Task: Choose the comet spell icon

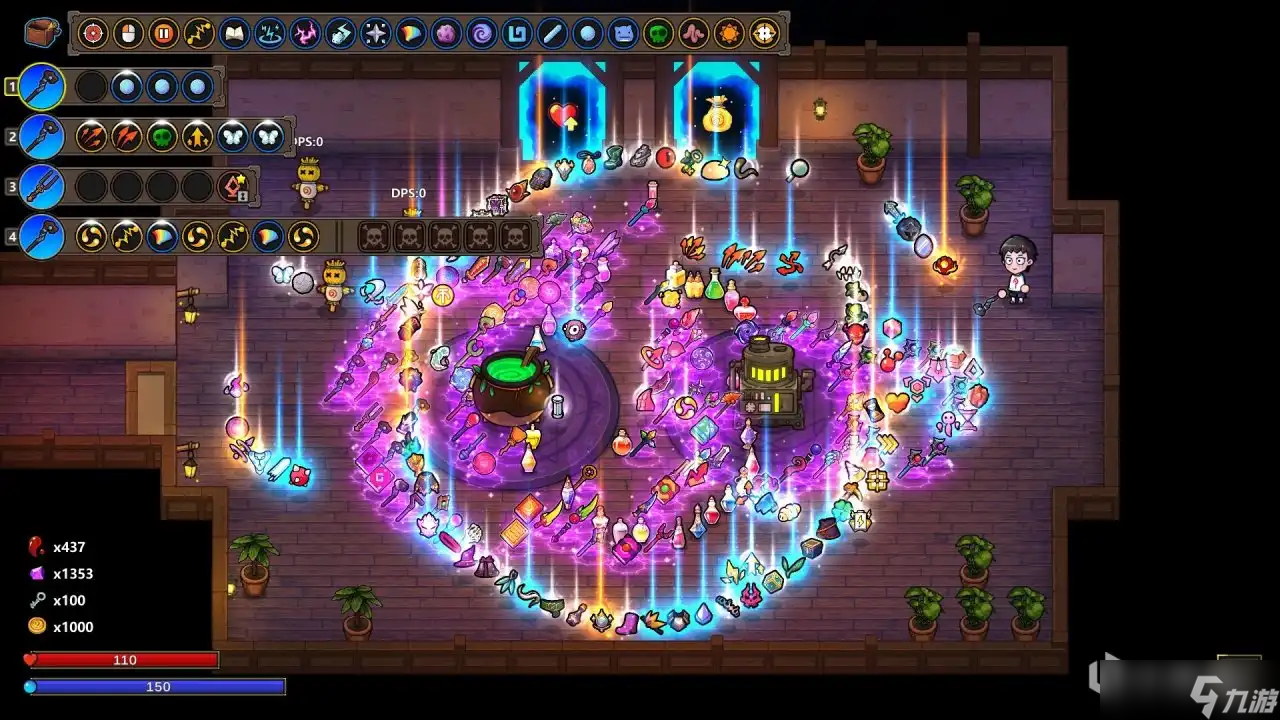Action: click(x=340, y=34)
